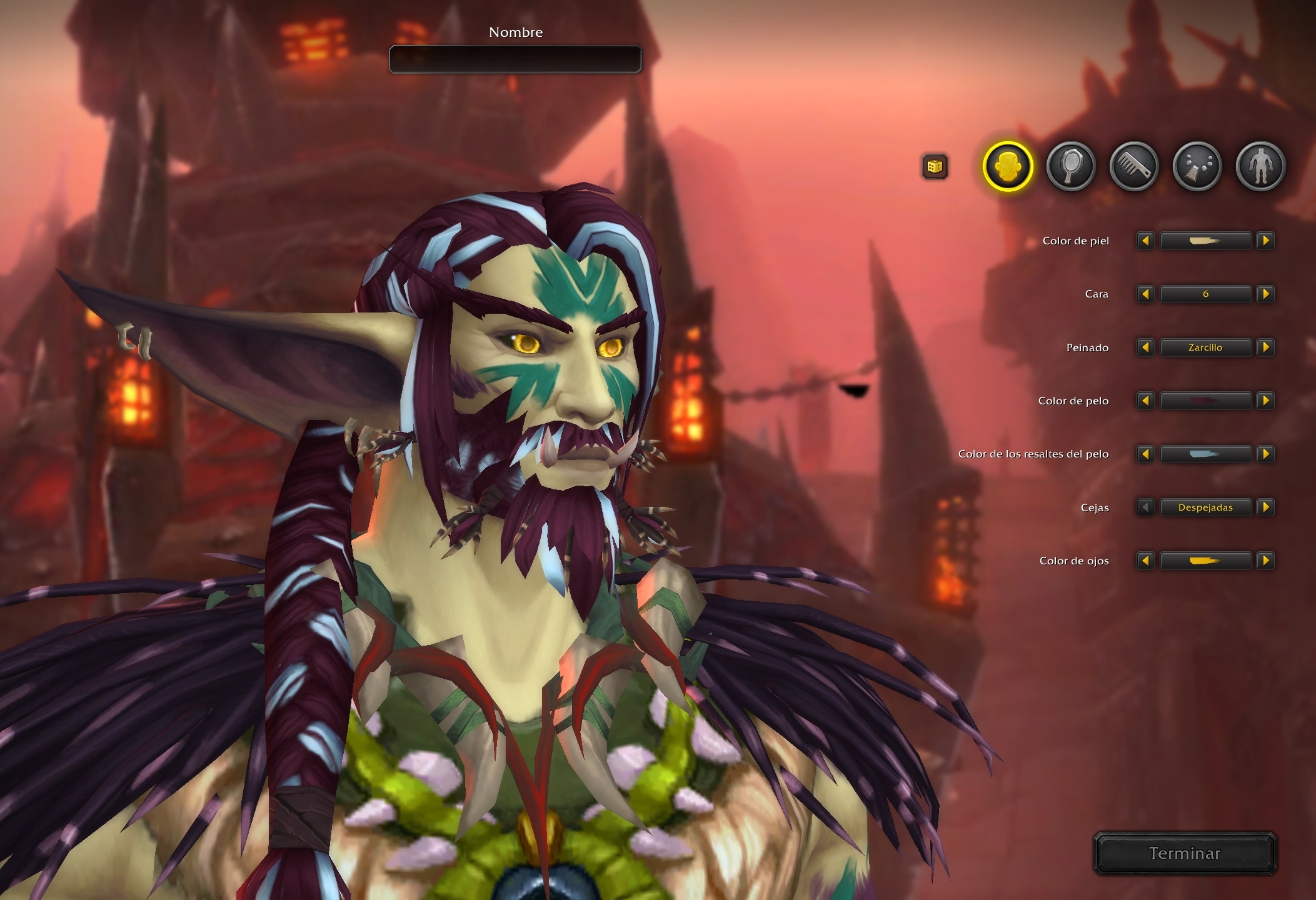Switch to the body figure category
Image resolution: width=1316 pixels, height=900 pixels.
(x=1260, y=166)
